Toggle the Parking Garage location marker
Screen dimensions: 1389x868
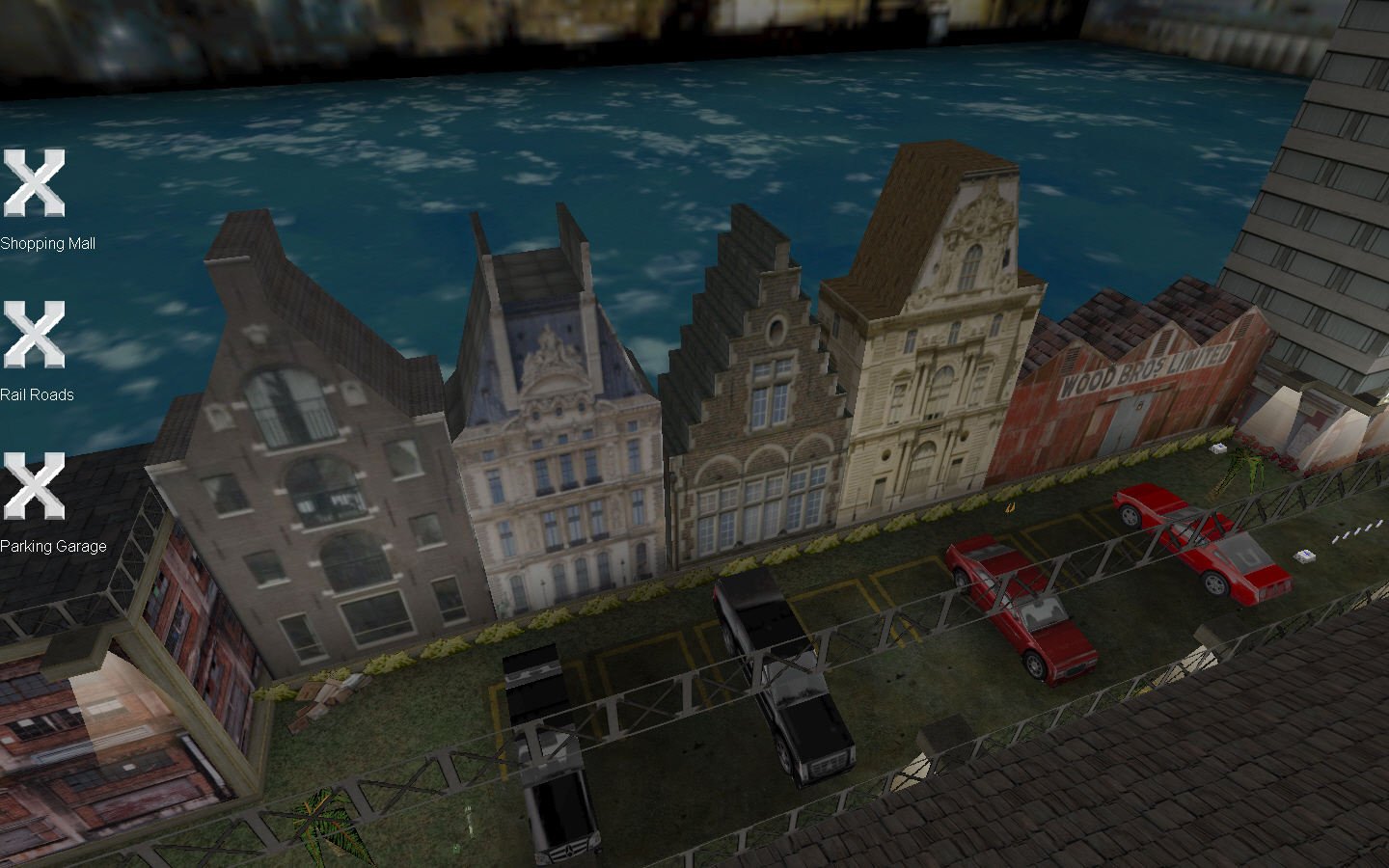[33, 486]
